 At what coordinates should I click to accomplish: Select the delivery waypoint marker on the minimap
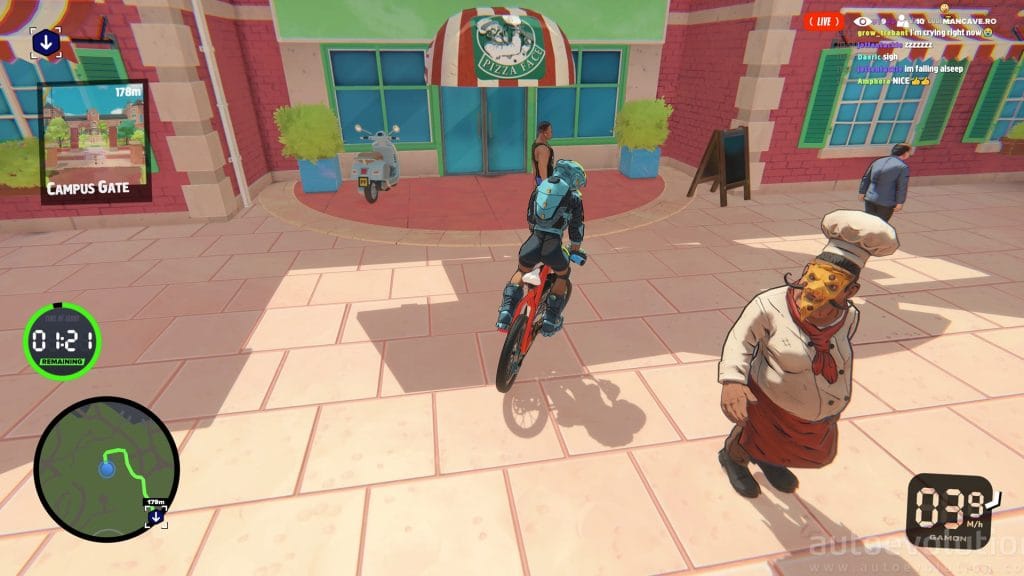pyautogui.click(x=155, y=516)
